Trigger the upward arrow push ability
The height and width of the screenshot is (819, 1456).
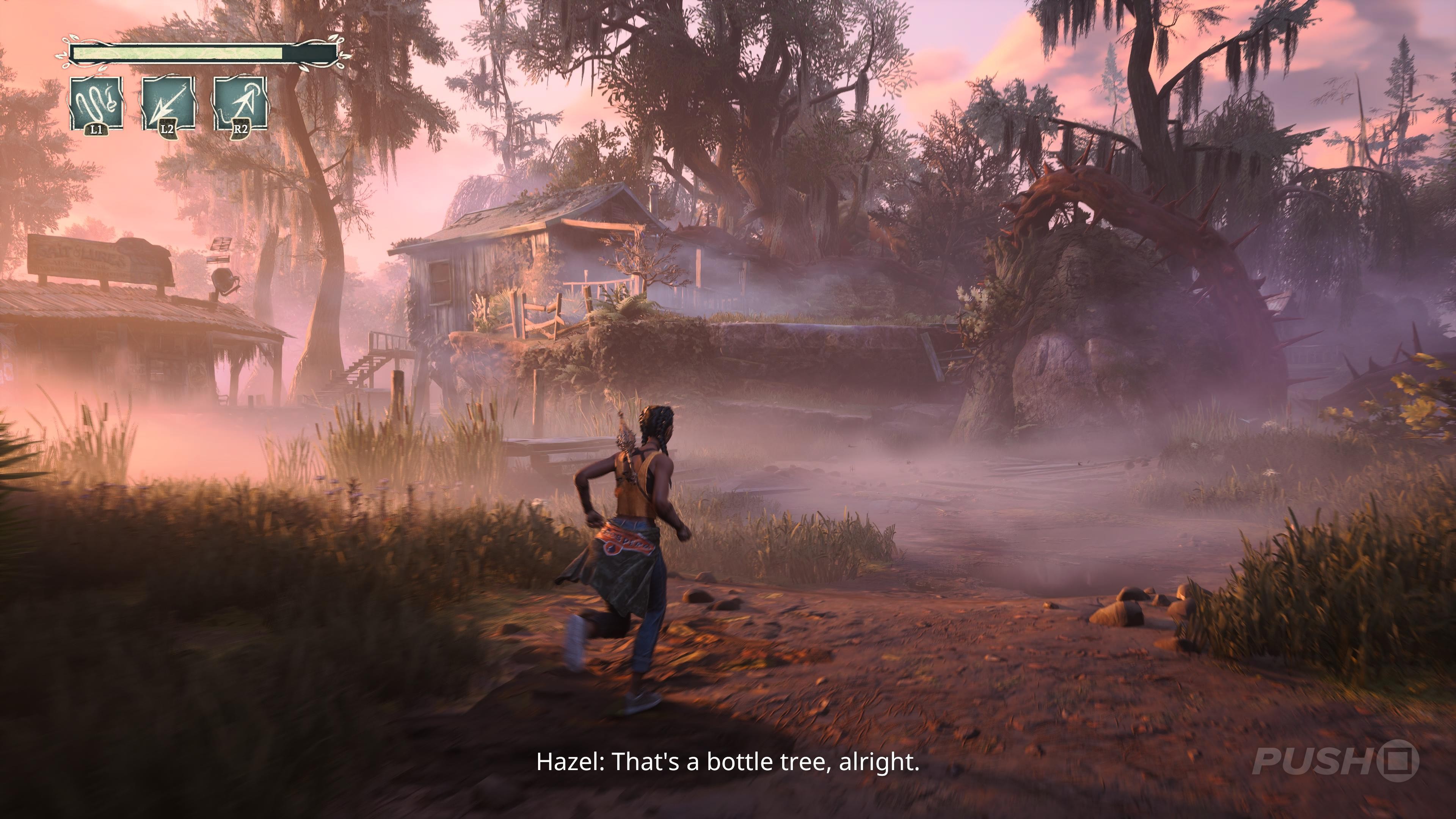click(x=240, y=104)
